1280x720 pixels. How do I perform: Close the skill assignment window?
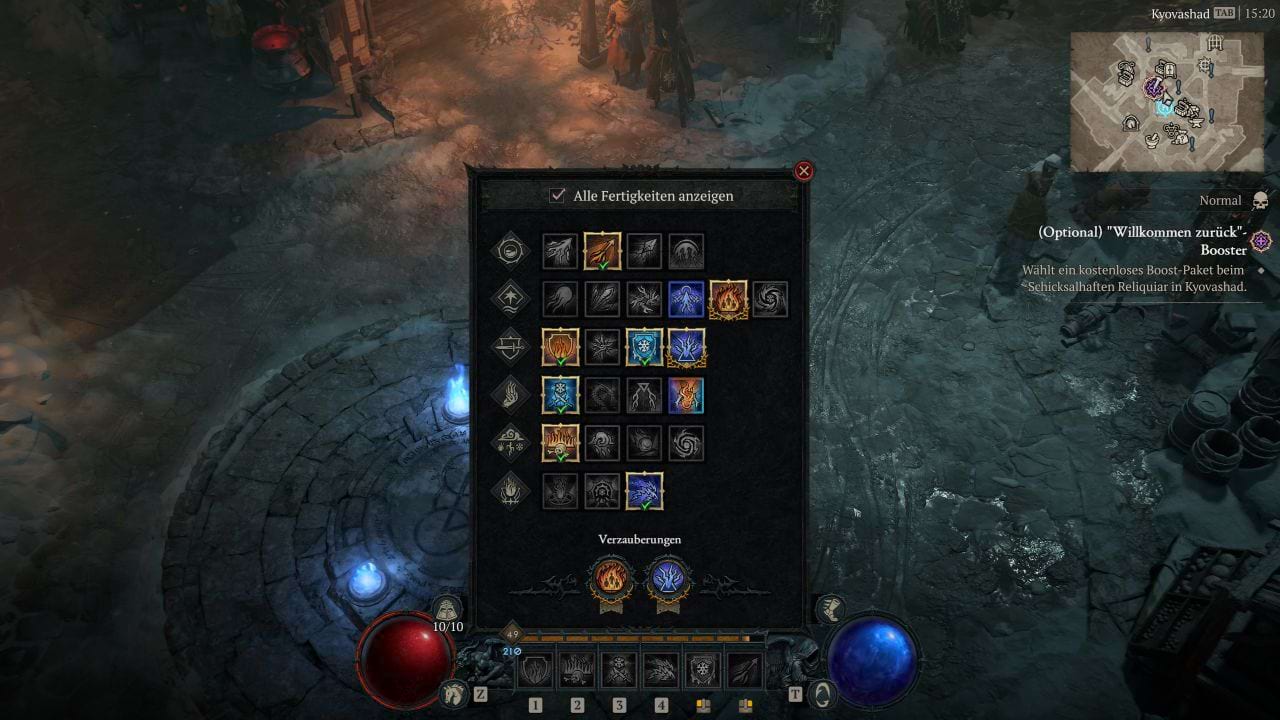pos(803,170)
